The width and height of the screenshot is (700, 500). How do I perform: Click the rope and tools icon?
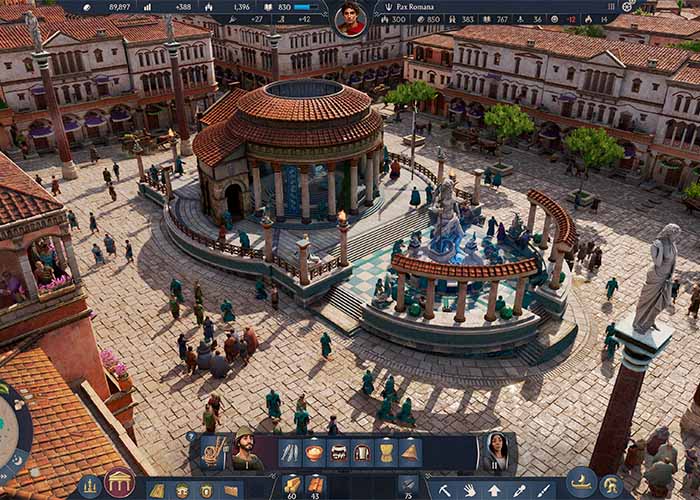pyautogui.click(x=215, y=452)
